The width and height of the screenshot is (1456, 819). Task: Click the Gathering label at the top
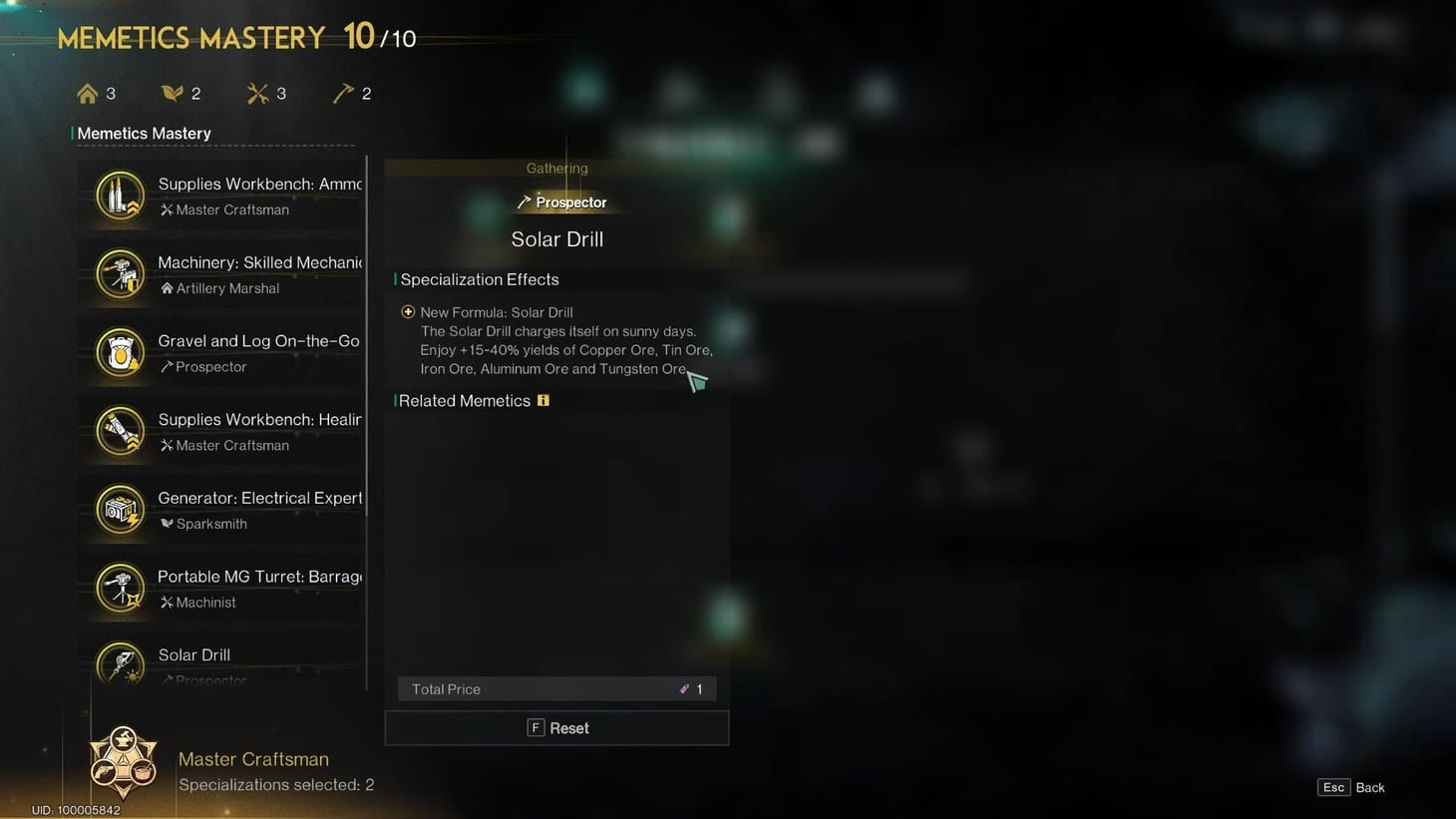(556, 168)
